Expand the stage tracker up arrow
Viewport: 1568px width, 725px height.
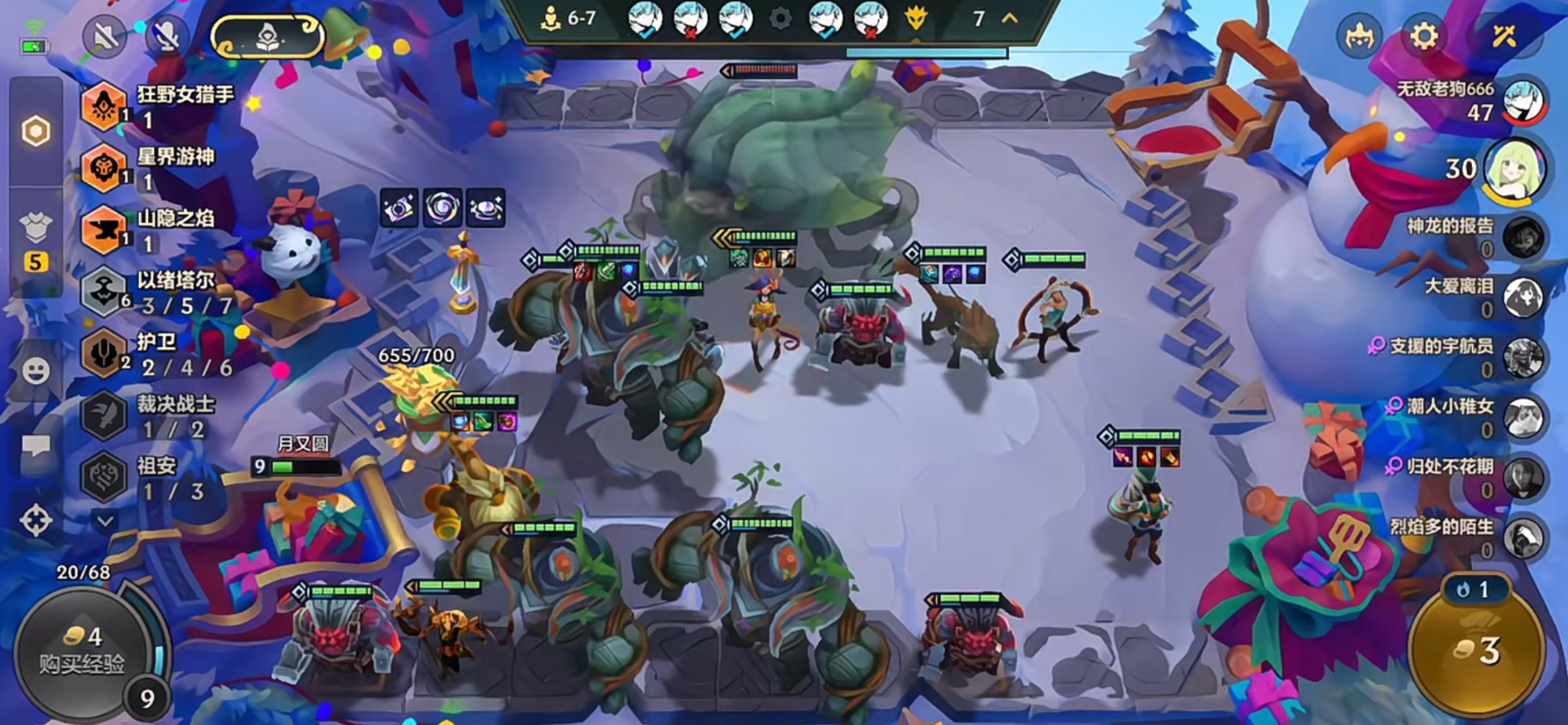[1010, 18]
